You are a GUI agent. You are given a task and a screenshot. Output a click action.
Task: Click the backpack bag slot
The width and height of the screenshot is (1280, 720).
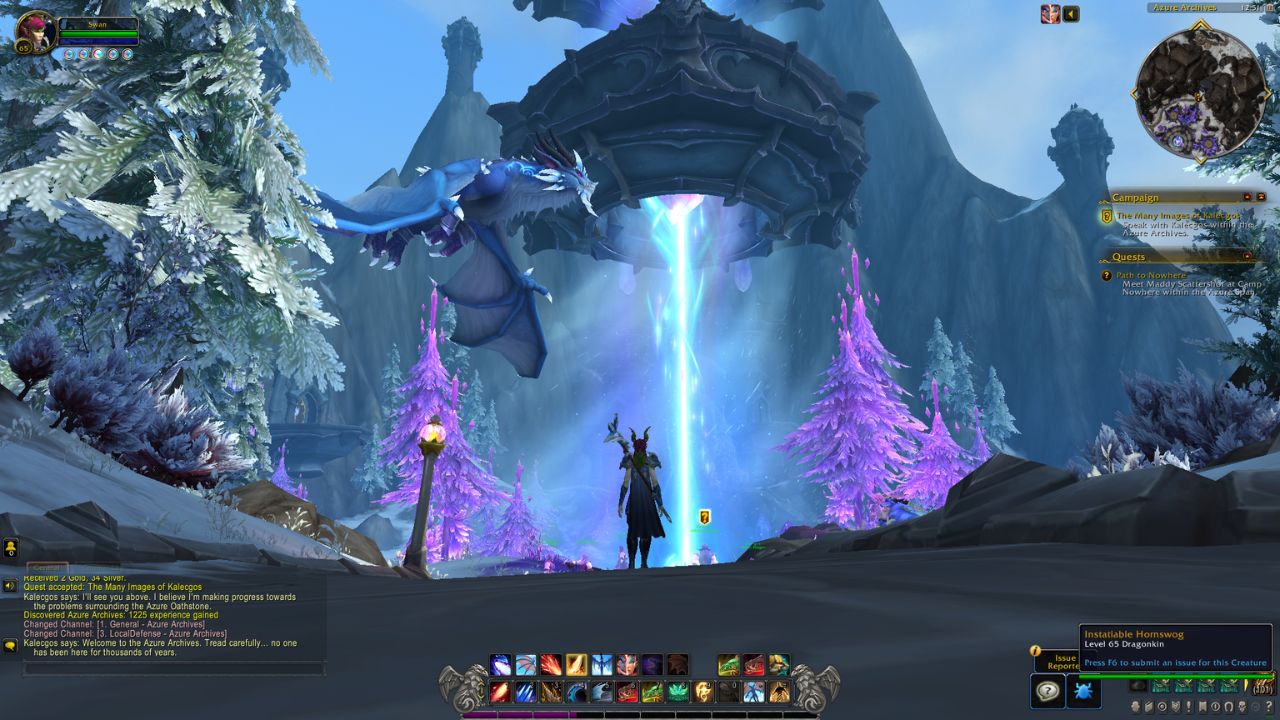1262,686
